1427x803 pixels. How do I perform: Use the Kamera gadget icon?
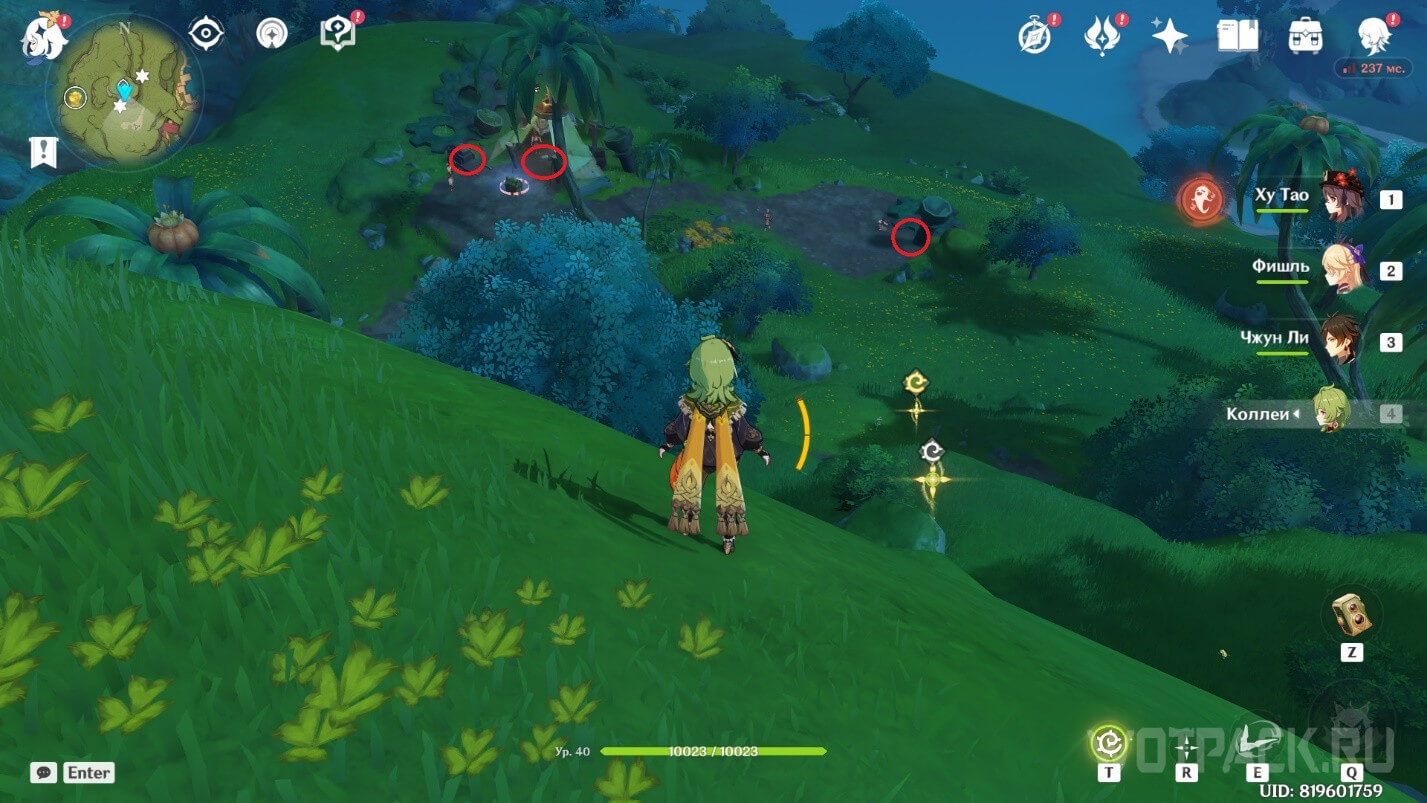coord(1351,614)
